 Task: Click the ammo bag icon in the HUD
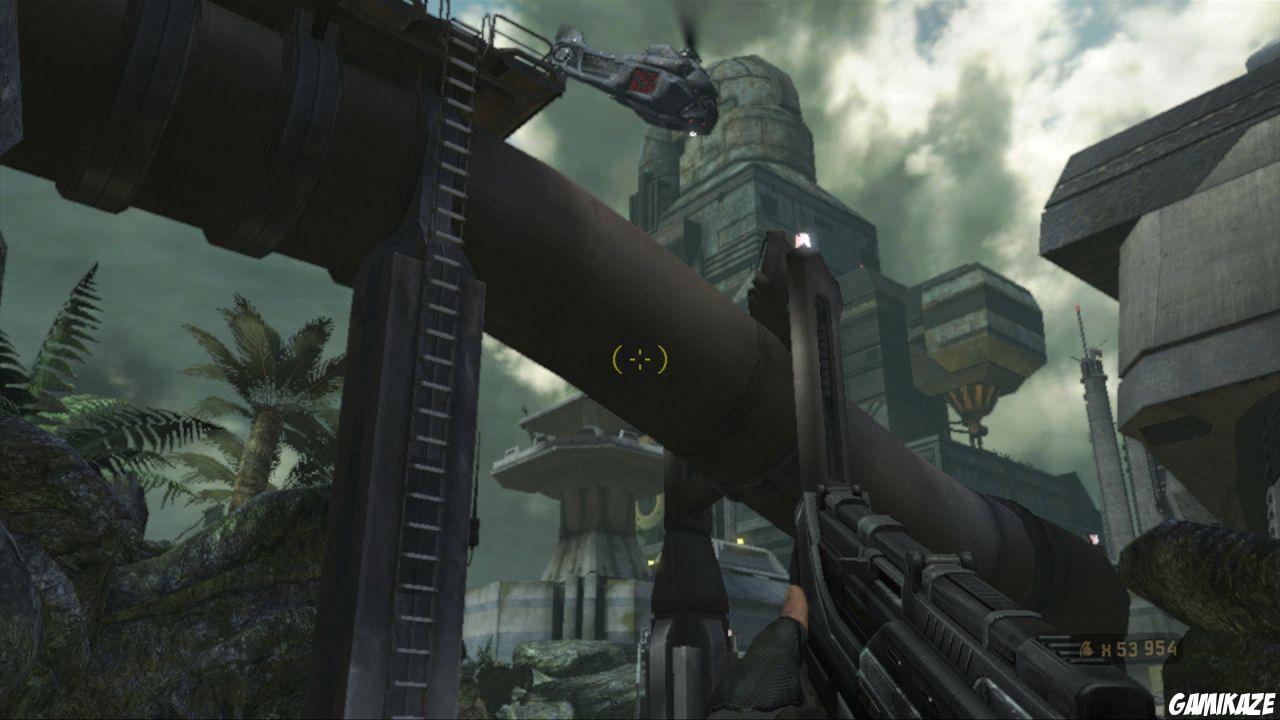pos(1087,648)
